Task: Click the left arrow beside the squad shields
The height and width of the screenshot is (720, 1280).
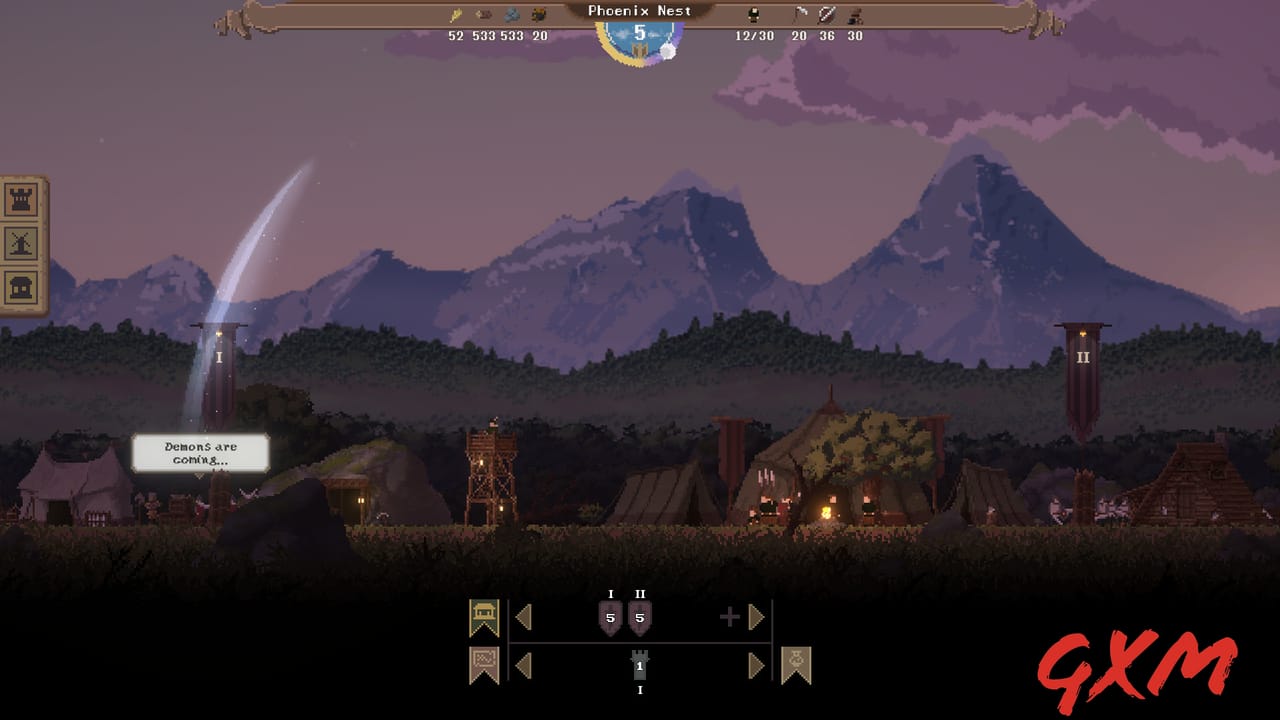Action: pos(524,617)
